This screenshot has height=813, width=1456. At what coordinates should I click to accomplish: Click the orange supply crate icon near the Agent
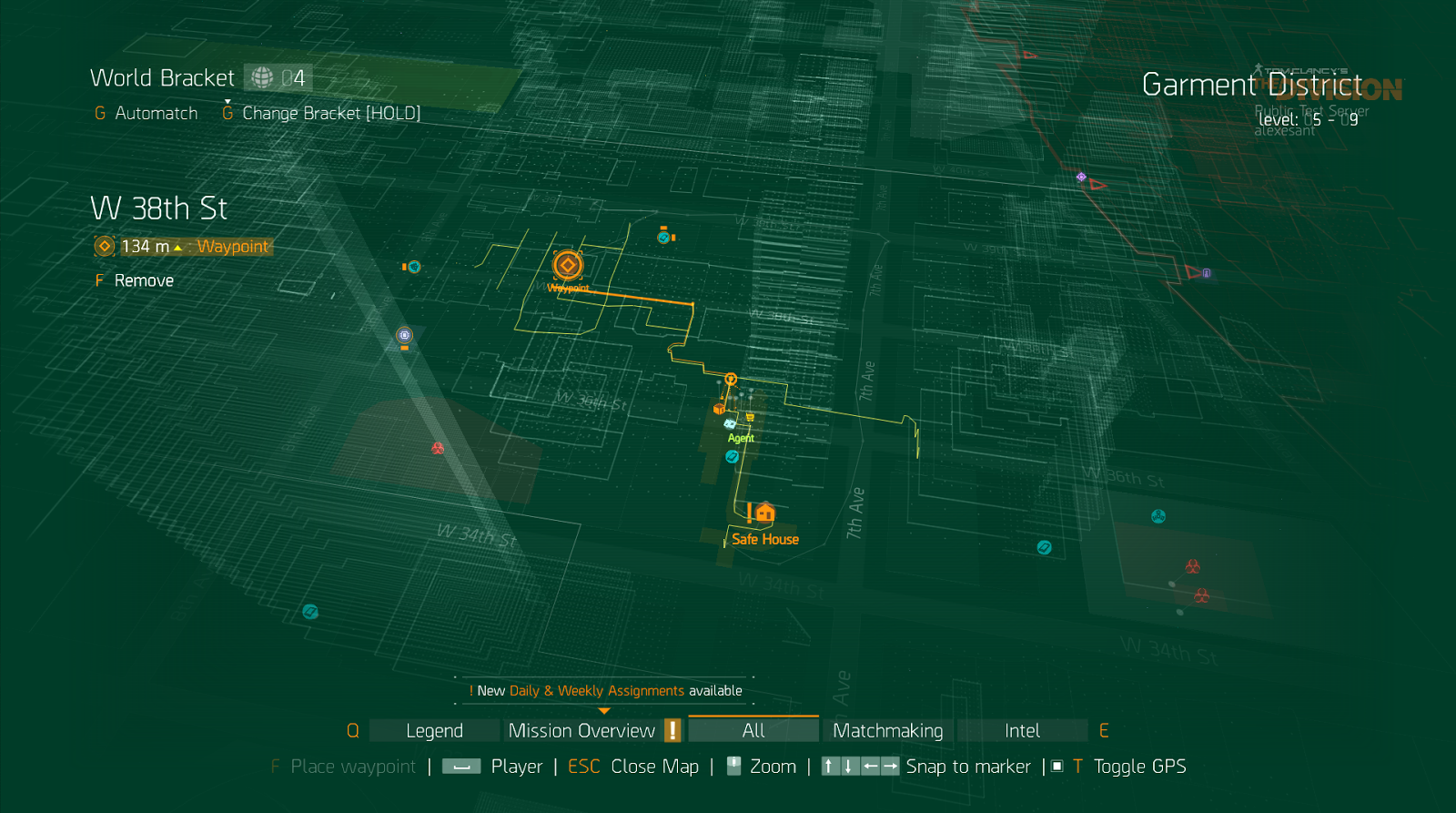719,409
